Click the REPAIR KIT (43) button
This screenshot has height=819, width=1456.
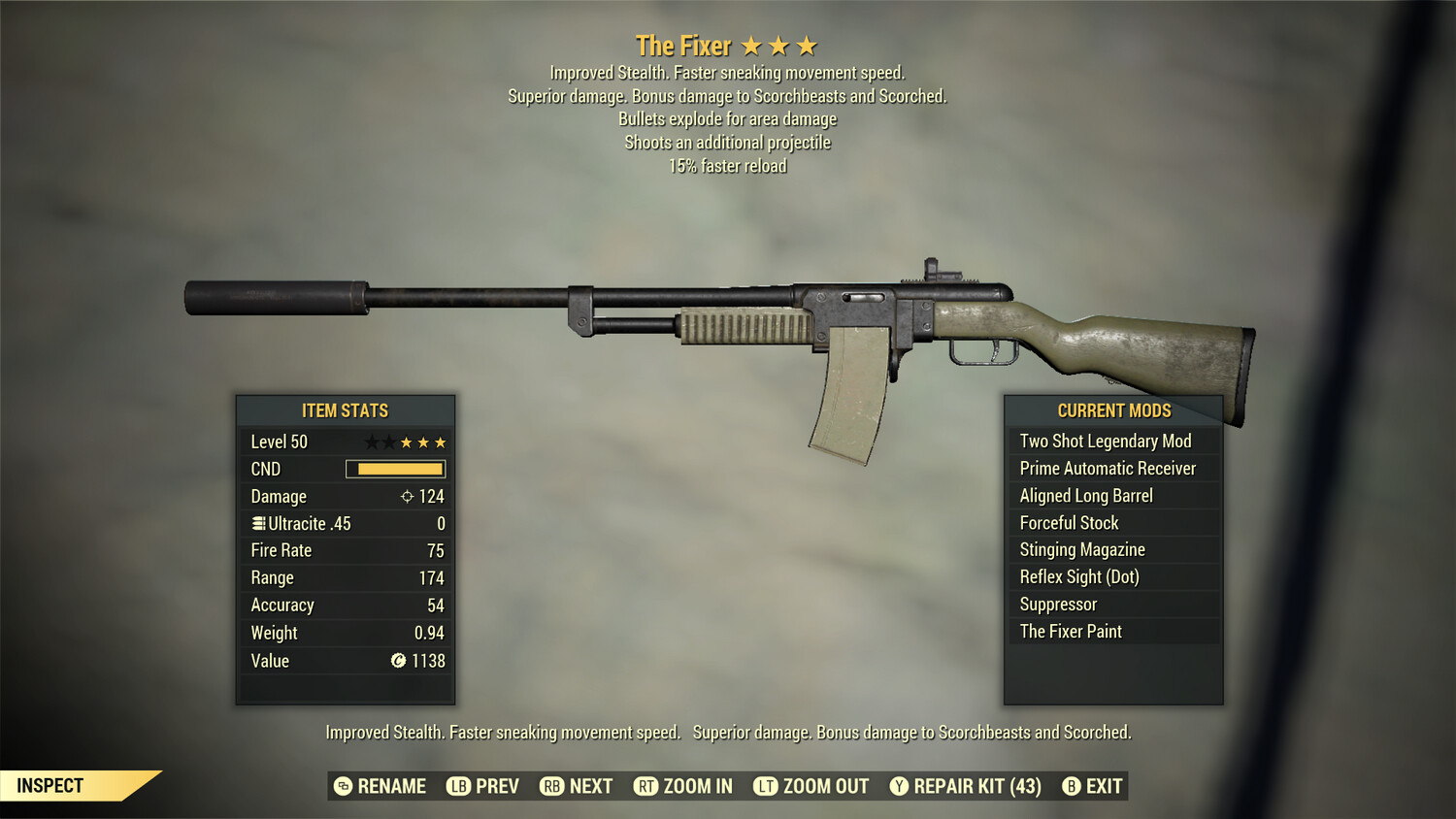click(974, 786)
